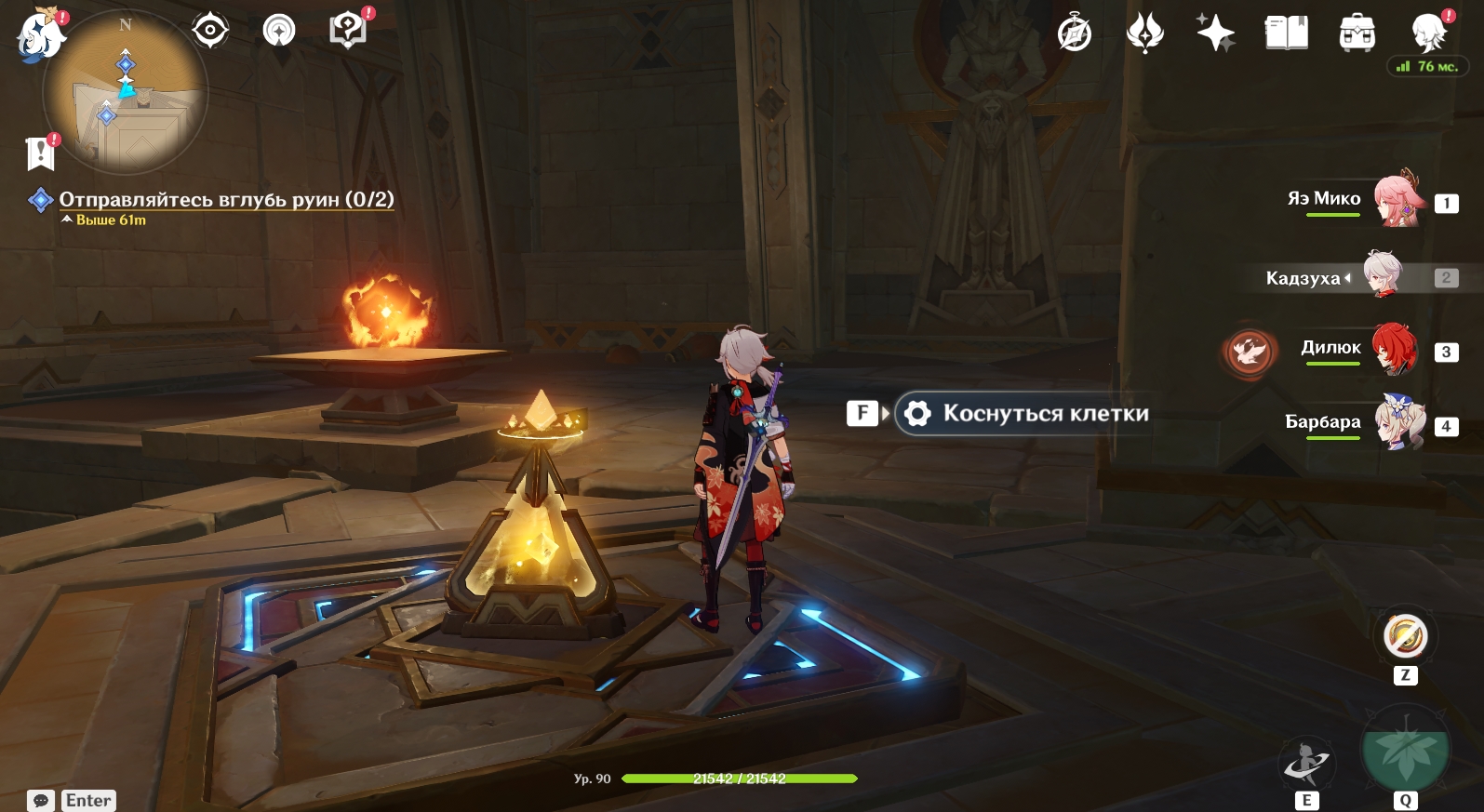Switch to Яэ Мико party member
Image resolution: width=1484 pixels, height=812 pixels.
click(x=1398, y=199)
